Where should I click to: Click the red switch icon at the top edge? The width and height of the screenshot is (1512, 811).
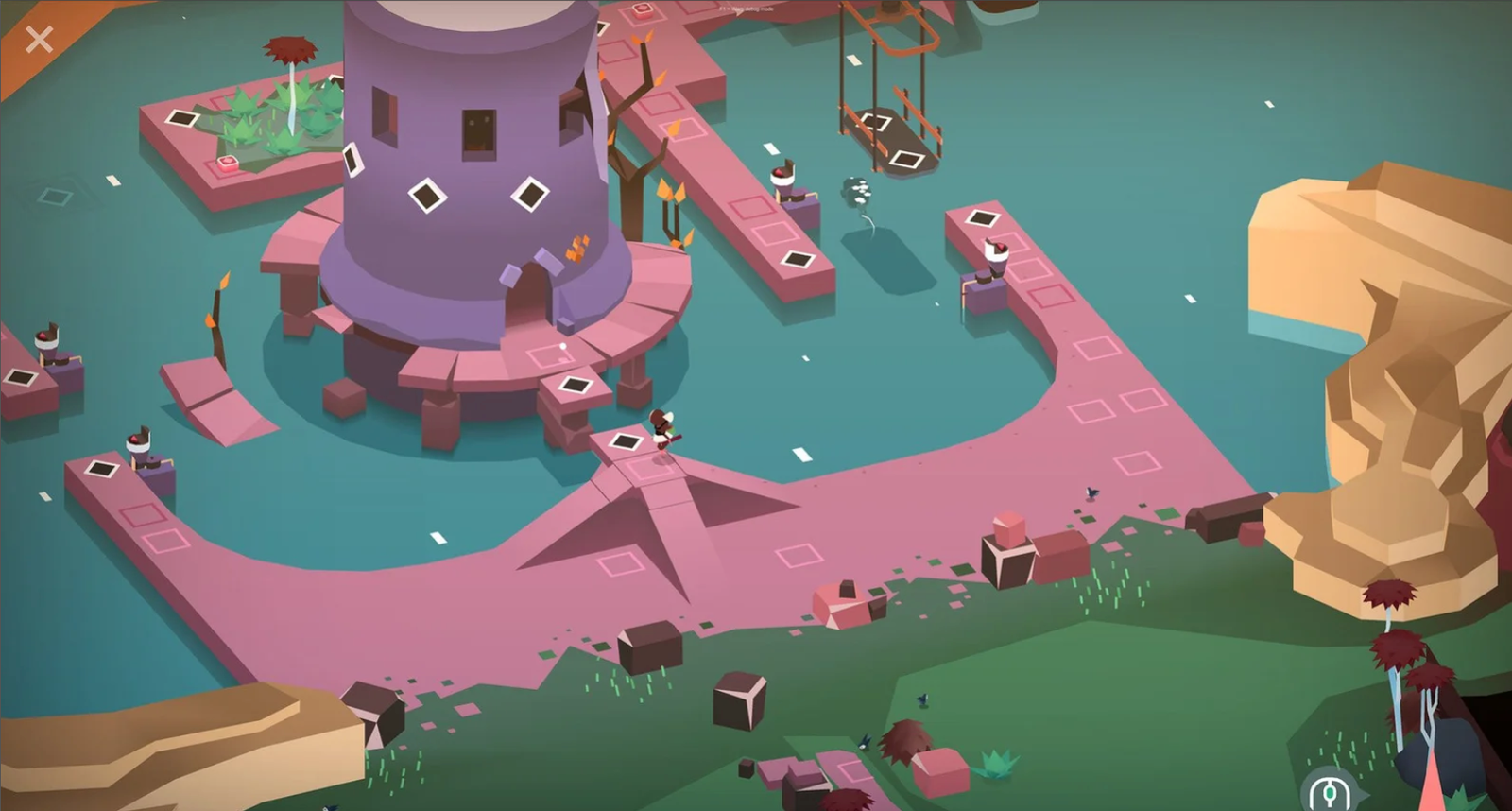coord(643,9)
